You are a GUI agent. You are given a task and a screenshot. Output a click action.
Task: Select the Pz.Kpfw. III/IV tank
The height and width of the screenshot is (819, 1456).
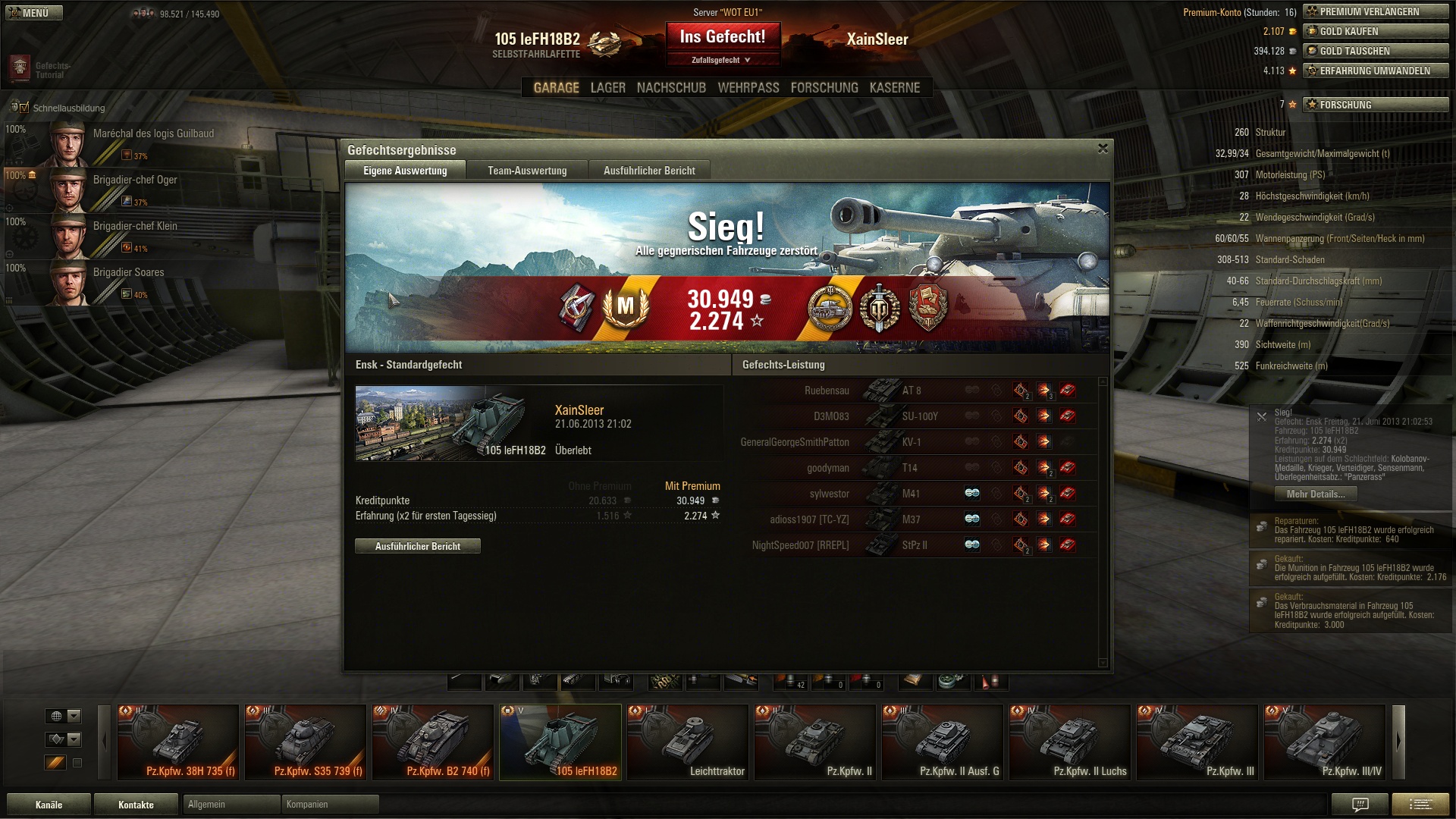(1325, 742)
